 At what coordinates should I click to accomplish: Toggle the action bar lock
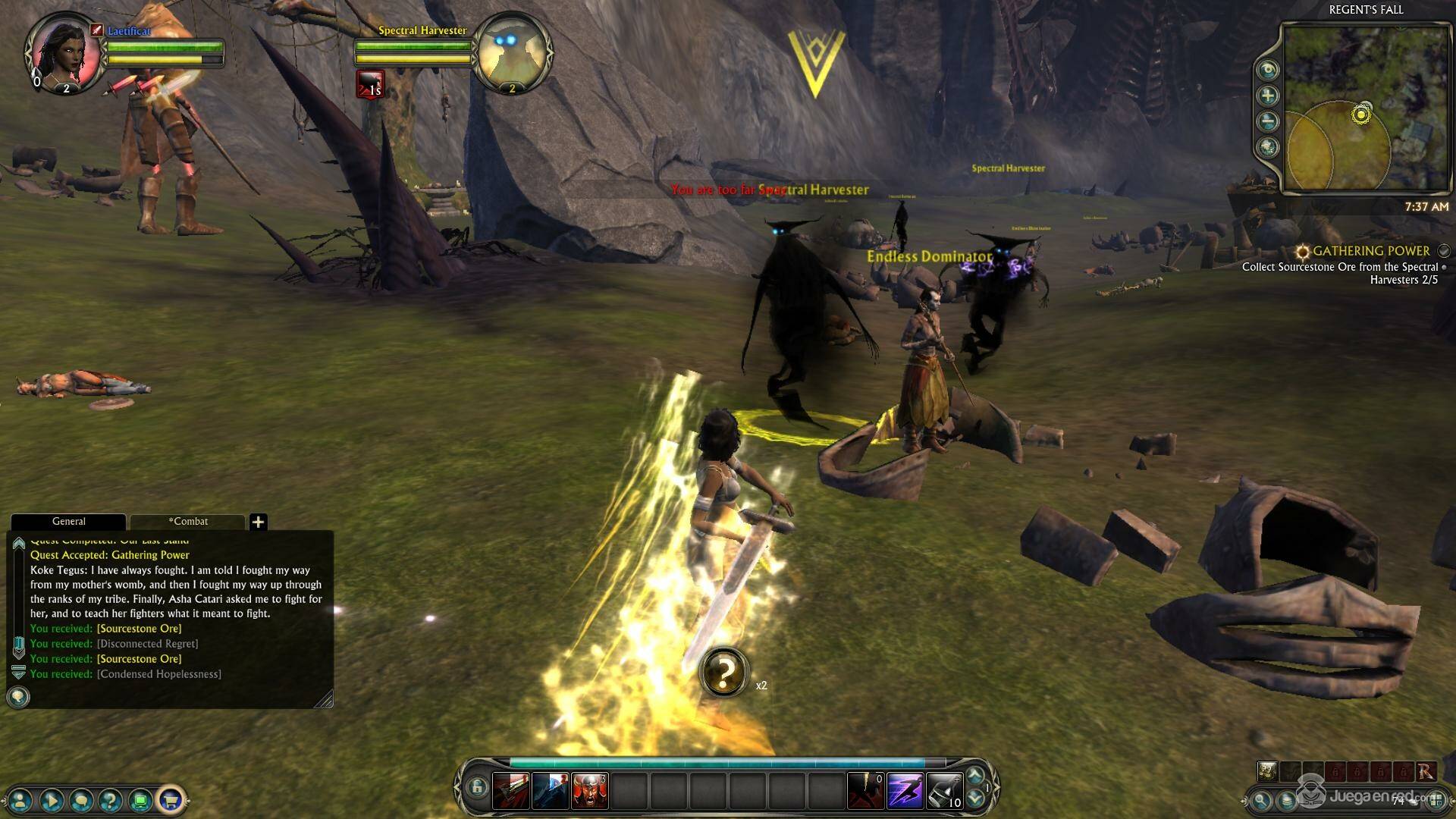tap(476, 787)
